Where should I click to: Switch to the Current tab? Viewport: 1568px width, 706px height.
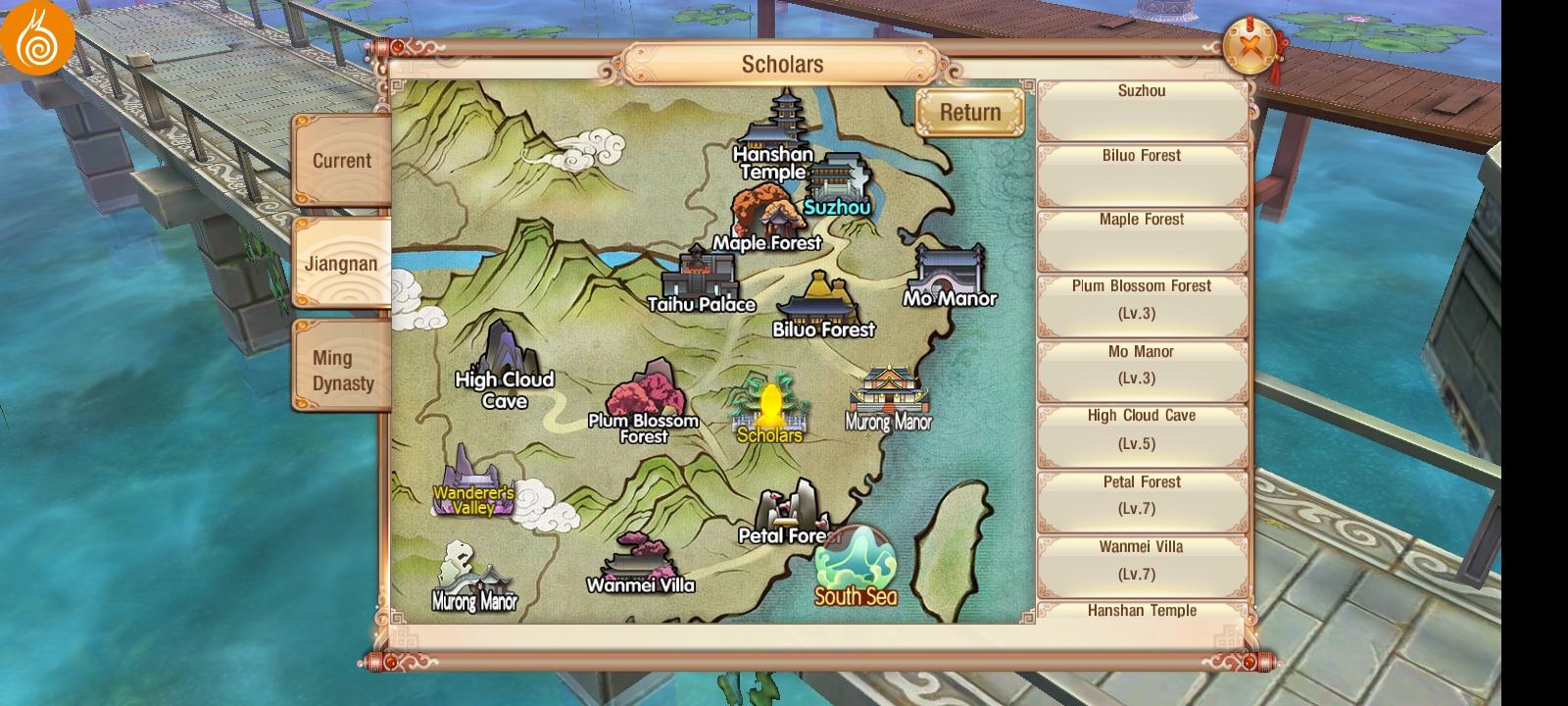(341, 161)
